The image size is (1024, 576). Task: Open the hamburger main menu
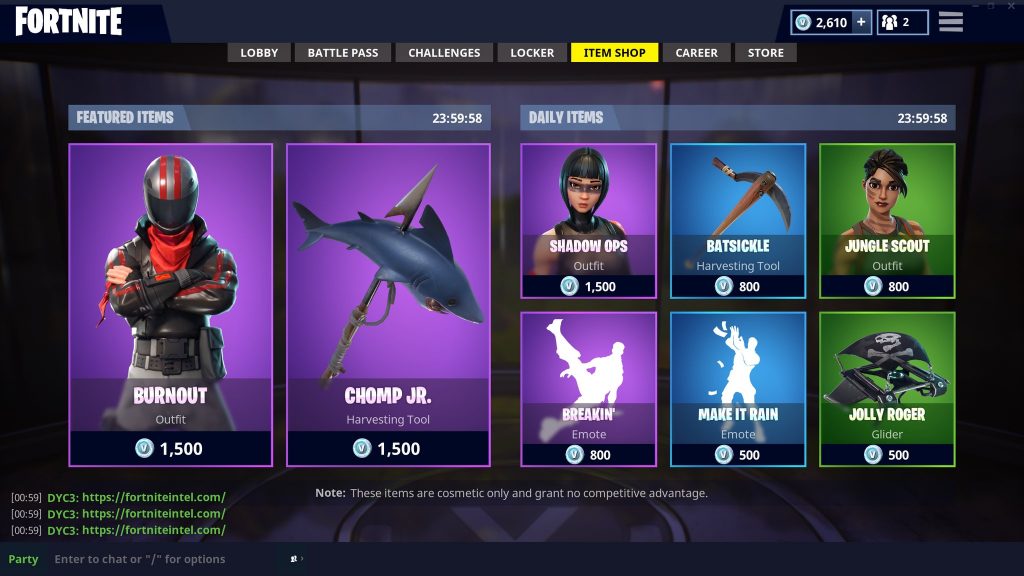[x=951, y=22]
